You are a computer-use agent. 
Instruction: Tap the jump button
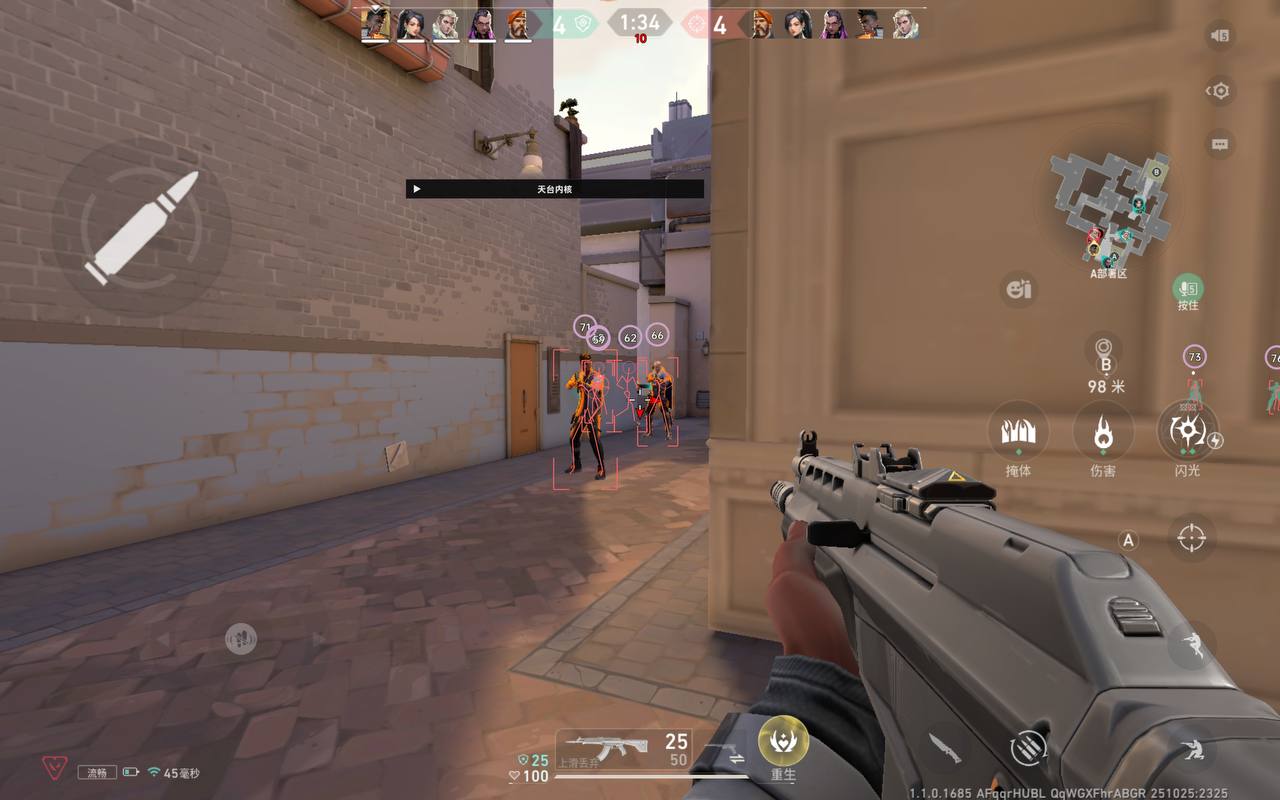coord(1191,647)
